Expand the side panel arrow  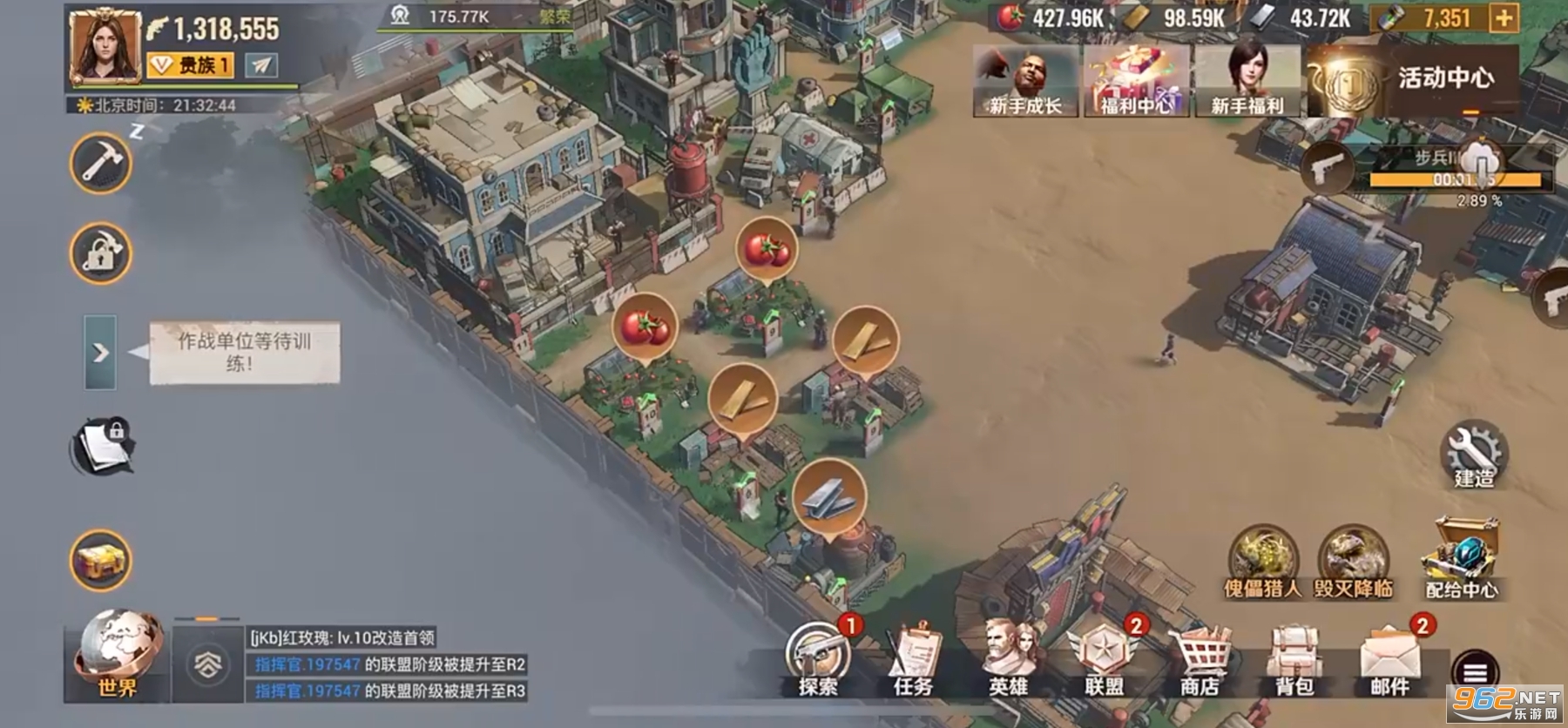click(x=100, y=353)
